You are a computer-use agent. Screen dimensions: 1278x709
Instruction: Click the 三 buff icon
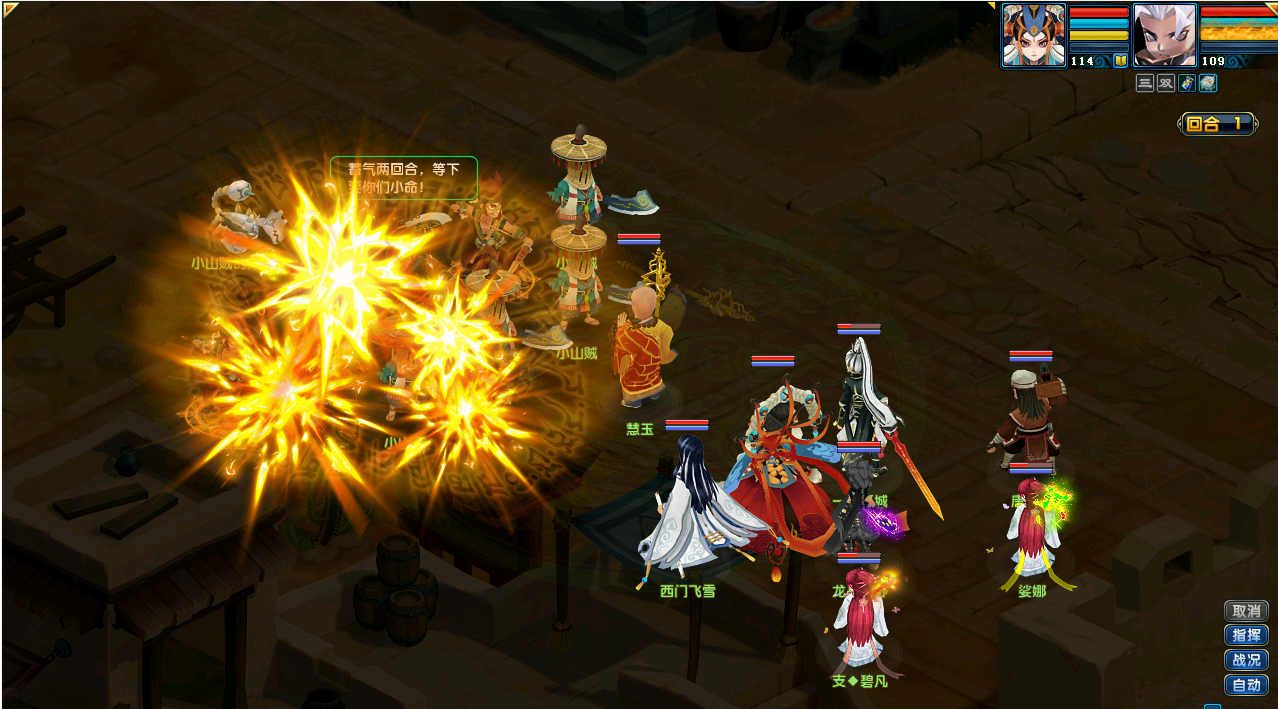(1145, 83)
